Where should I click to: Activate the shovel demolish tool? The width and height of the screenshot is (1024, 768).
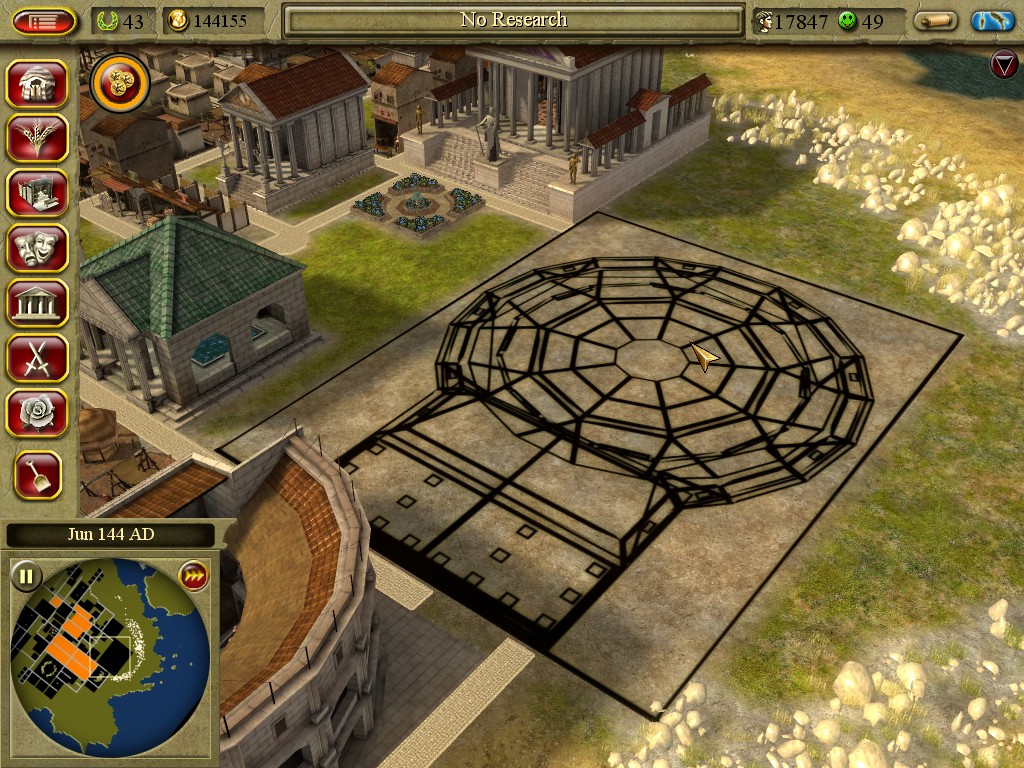[38, 475]
